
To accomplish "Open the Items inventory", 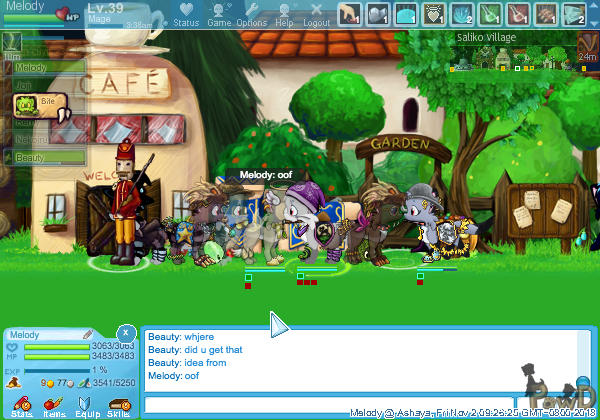I will click(54, 405).
